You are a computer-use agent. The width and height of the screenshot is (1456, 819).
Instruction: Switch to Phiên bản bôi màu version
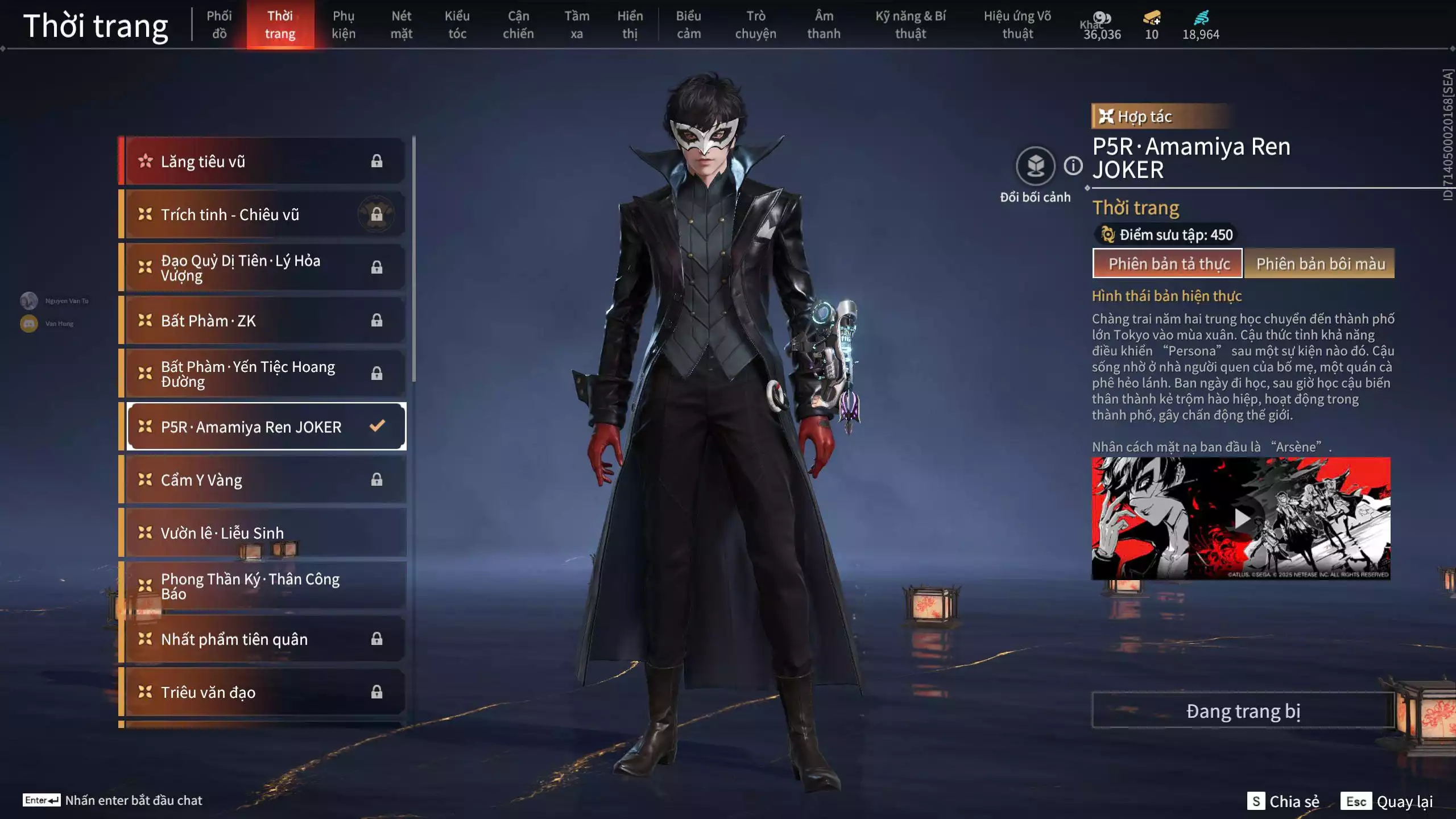pos(1319,264)
